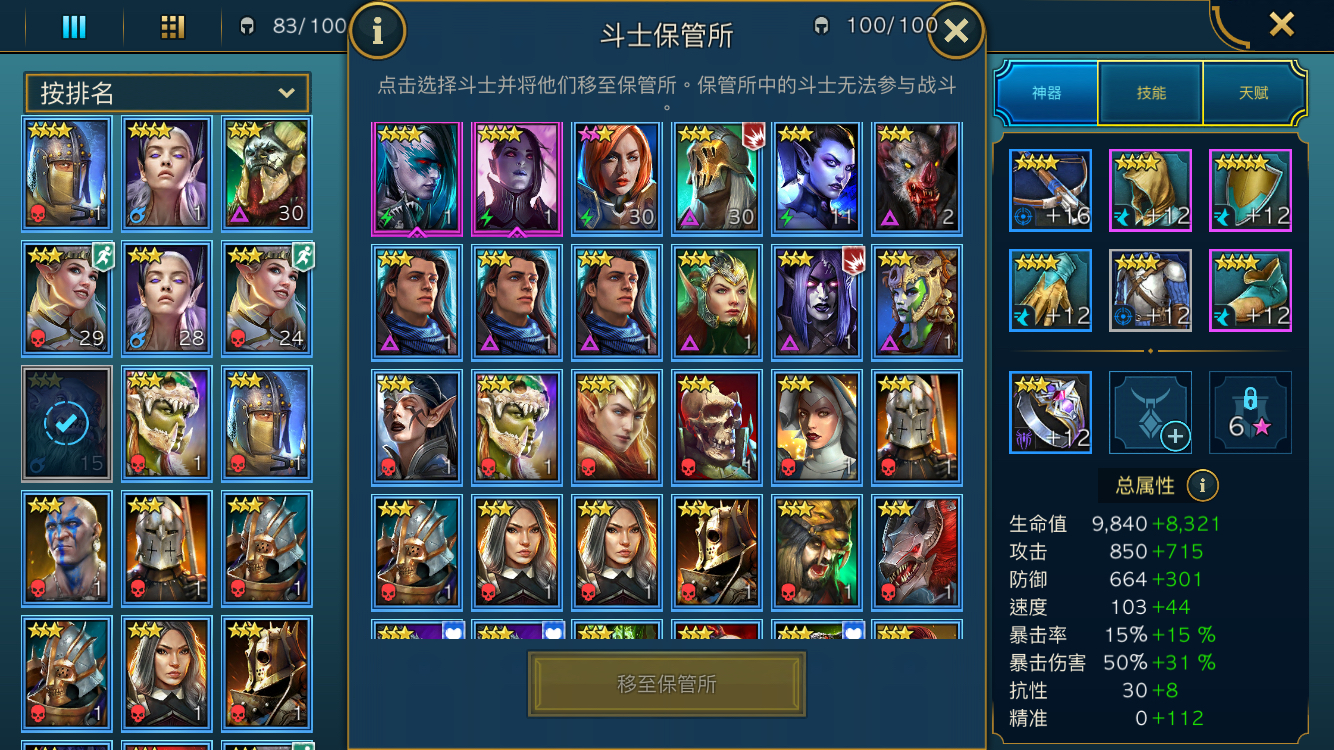Open the vault info icon on dialog header
This screenshot has height=750, width=1334.
(x=378, y=30)
